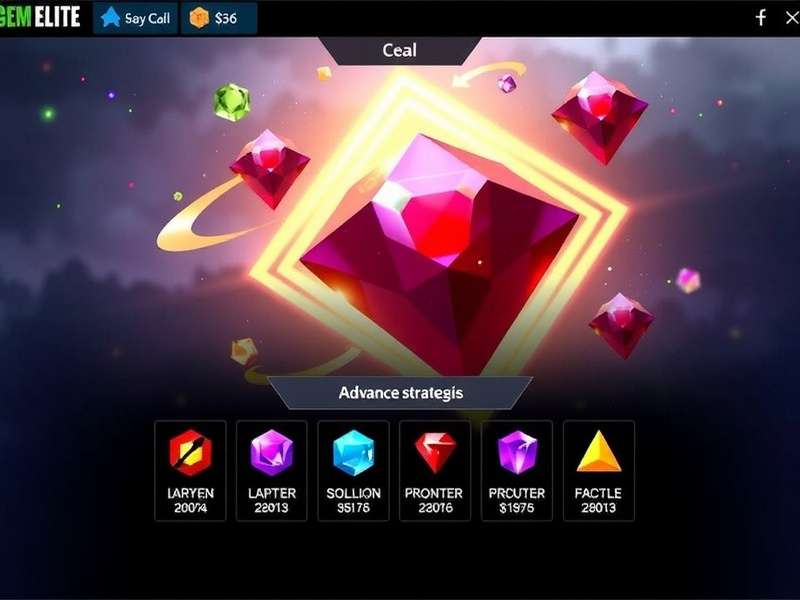Select the Ceal tab at top
Image resolution: width=800 pixels, height=600 pixels.
click(x=400, y=50)
